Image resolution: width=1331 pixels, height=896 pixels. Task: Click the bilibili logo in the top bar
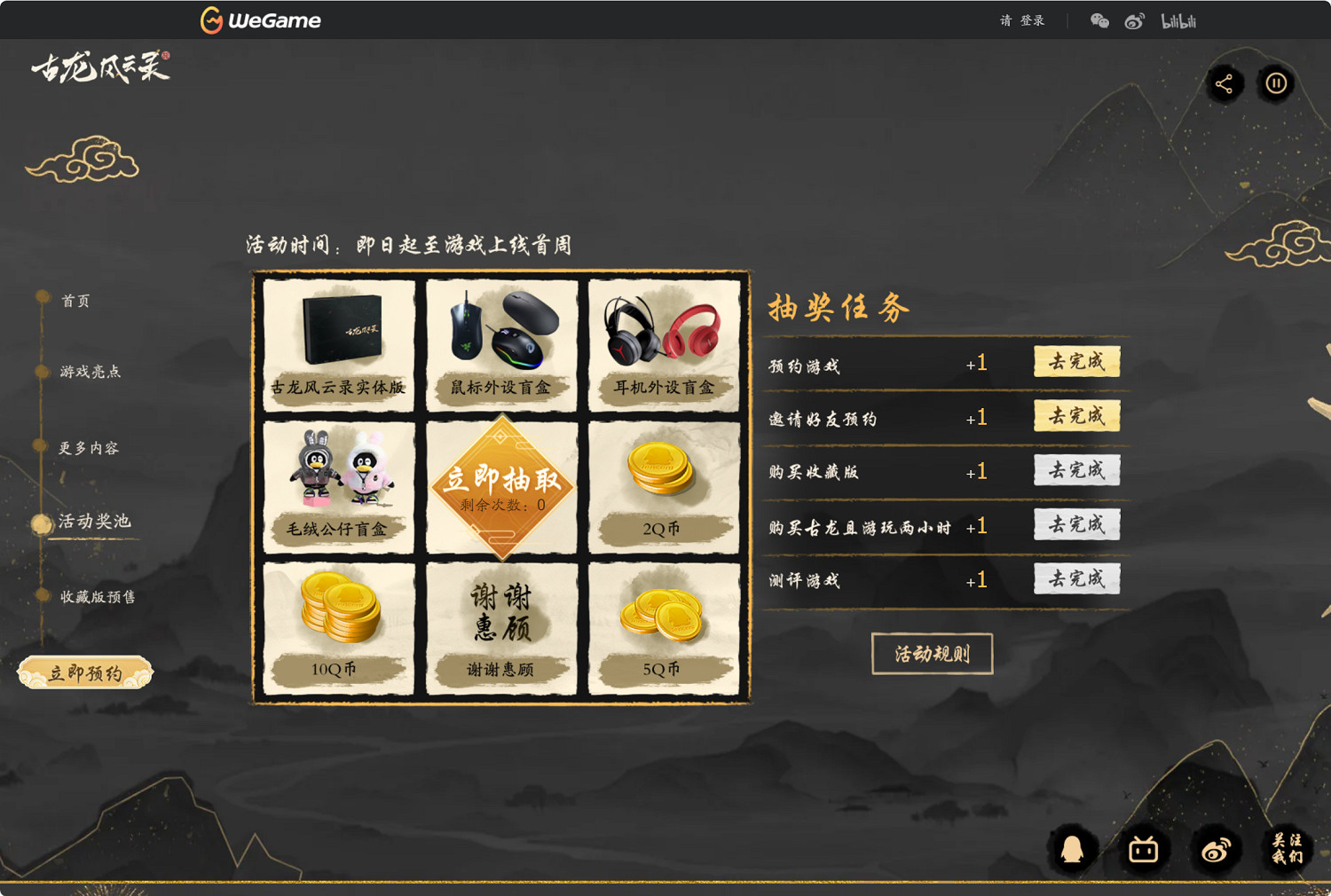1180,20
